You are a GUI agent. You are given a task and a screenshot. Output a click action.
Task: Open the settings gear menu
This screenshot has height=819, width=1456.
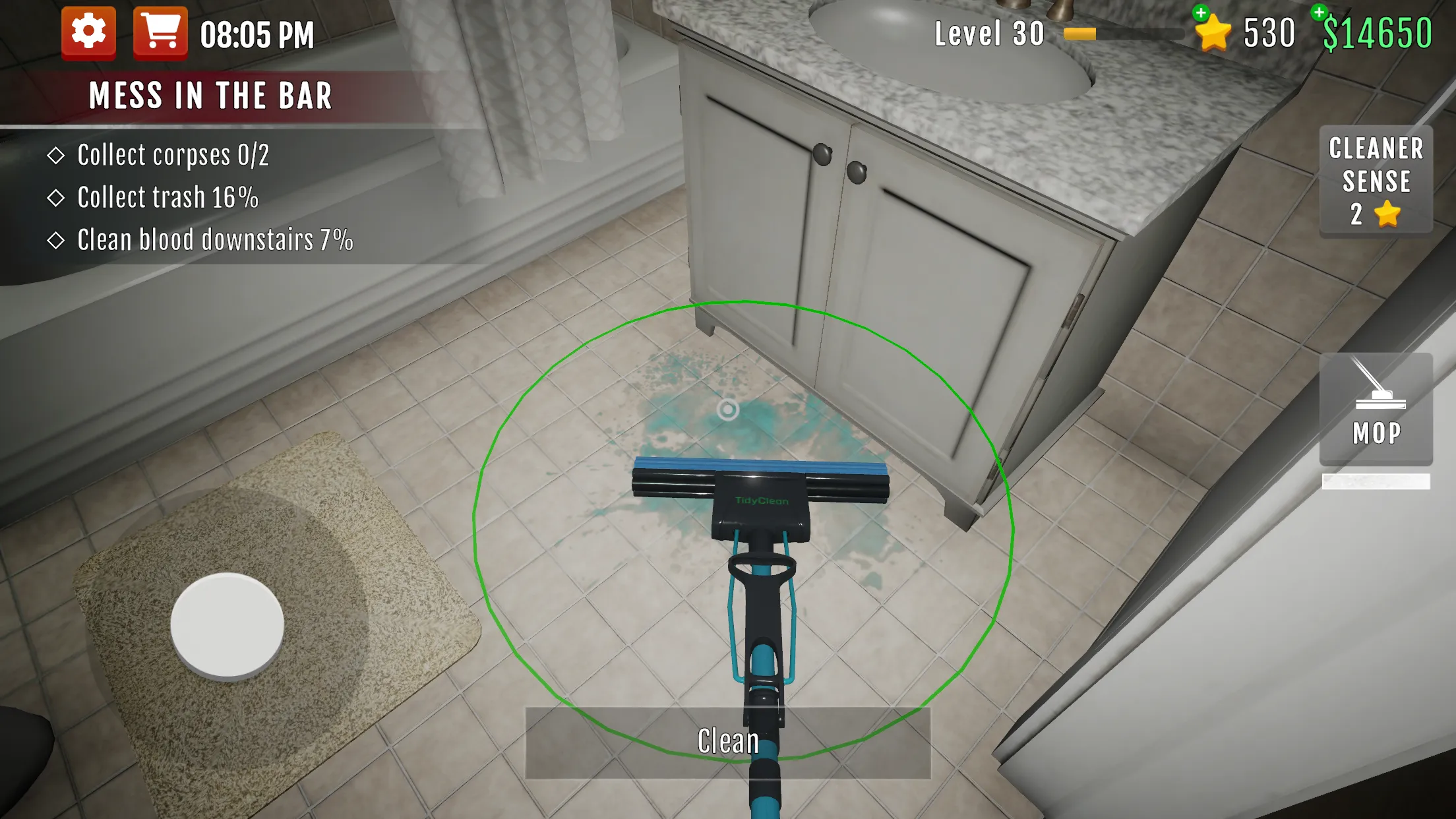click(x=89, y=31)
